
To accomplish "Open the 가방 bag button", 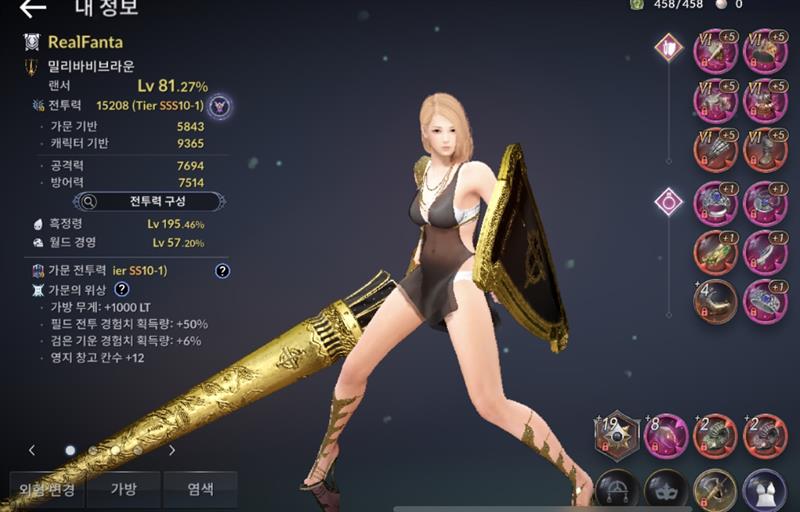I will 123,490.
